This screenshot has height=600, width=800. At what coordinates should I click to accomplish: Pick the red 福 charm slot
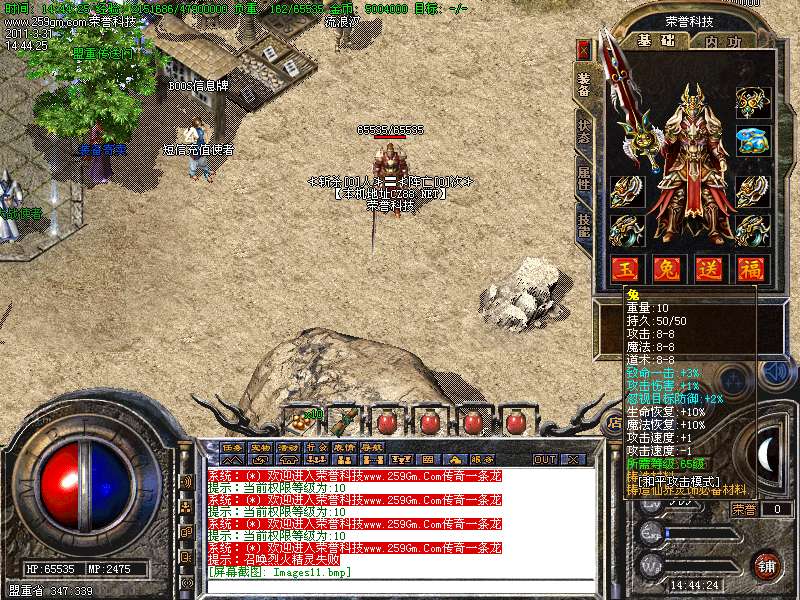[x=750, y=268]
